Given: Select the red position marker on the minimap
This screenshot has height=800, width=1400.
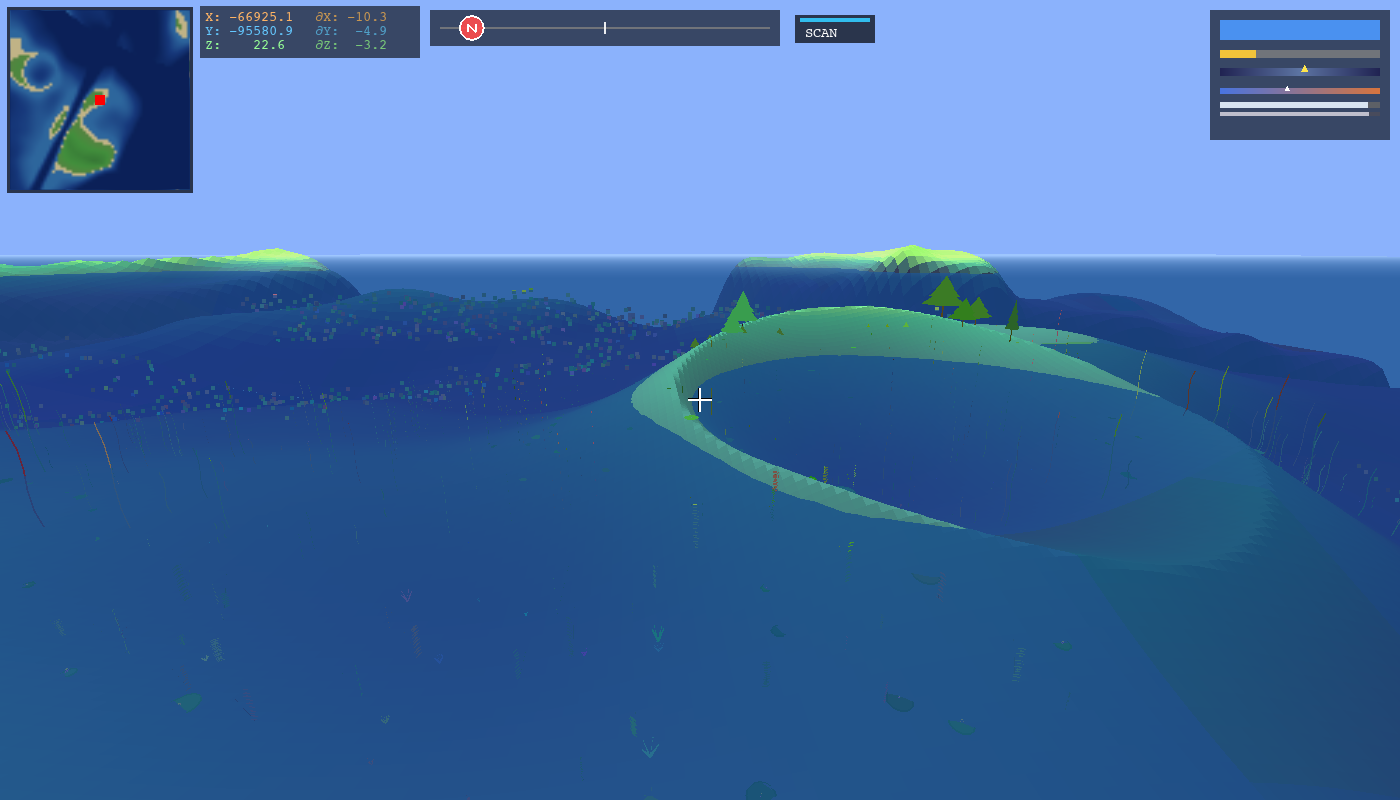Looking at the screenshot, I should (x=99, y=100).
